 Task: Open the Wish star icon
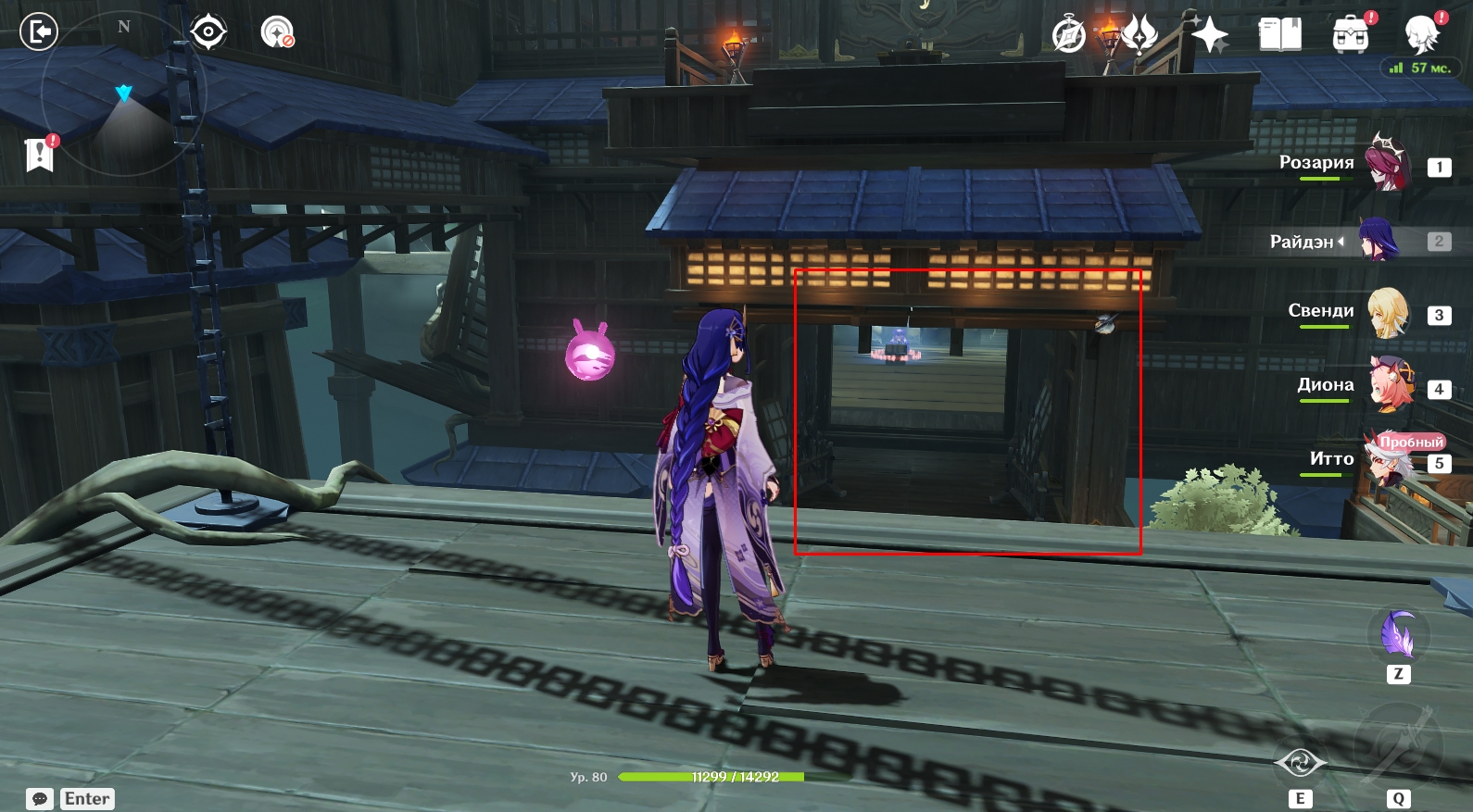click(1209, 36)
